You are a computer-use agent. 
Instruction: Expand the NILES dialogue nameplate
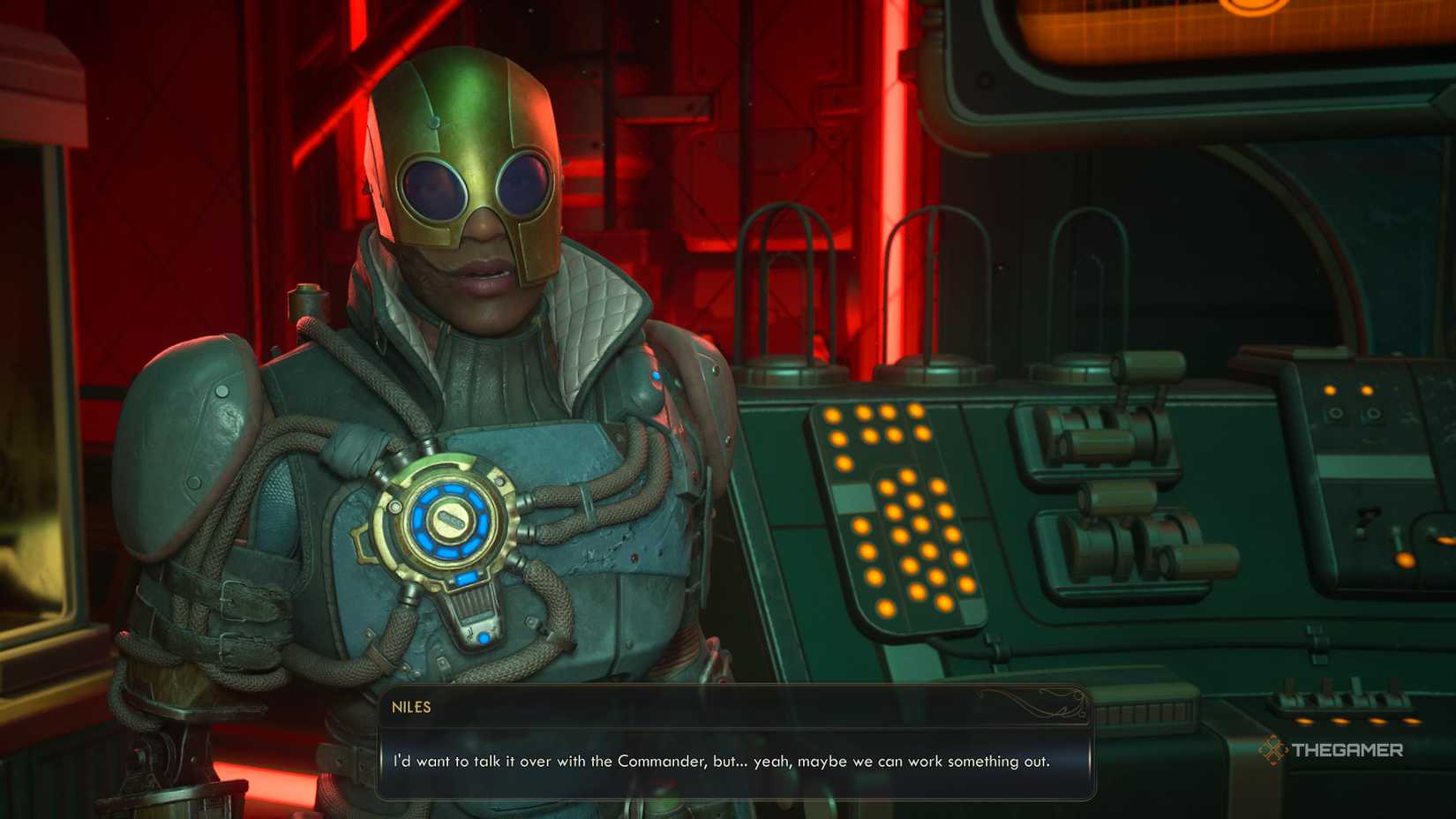[x=410, y=707]
